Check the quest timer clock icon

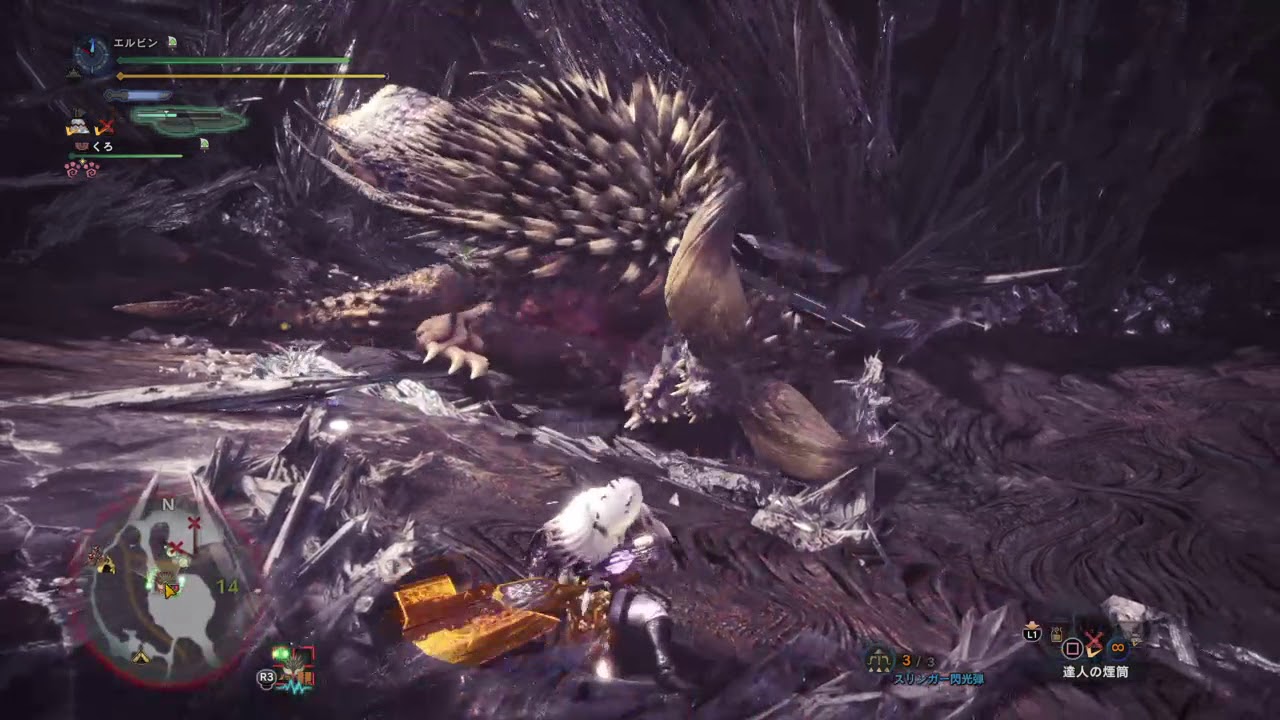pyautogui.click(x=92, y=55)
